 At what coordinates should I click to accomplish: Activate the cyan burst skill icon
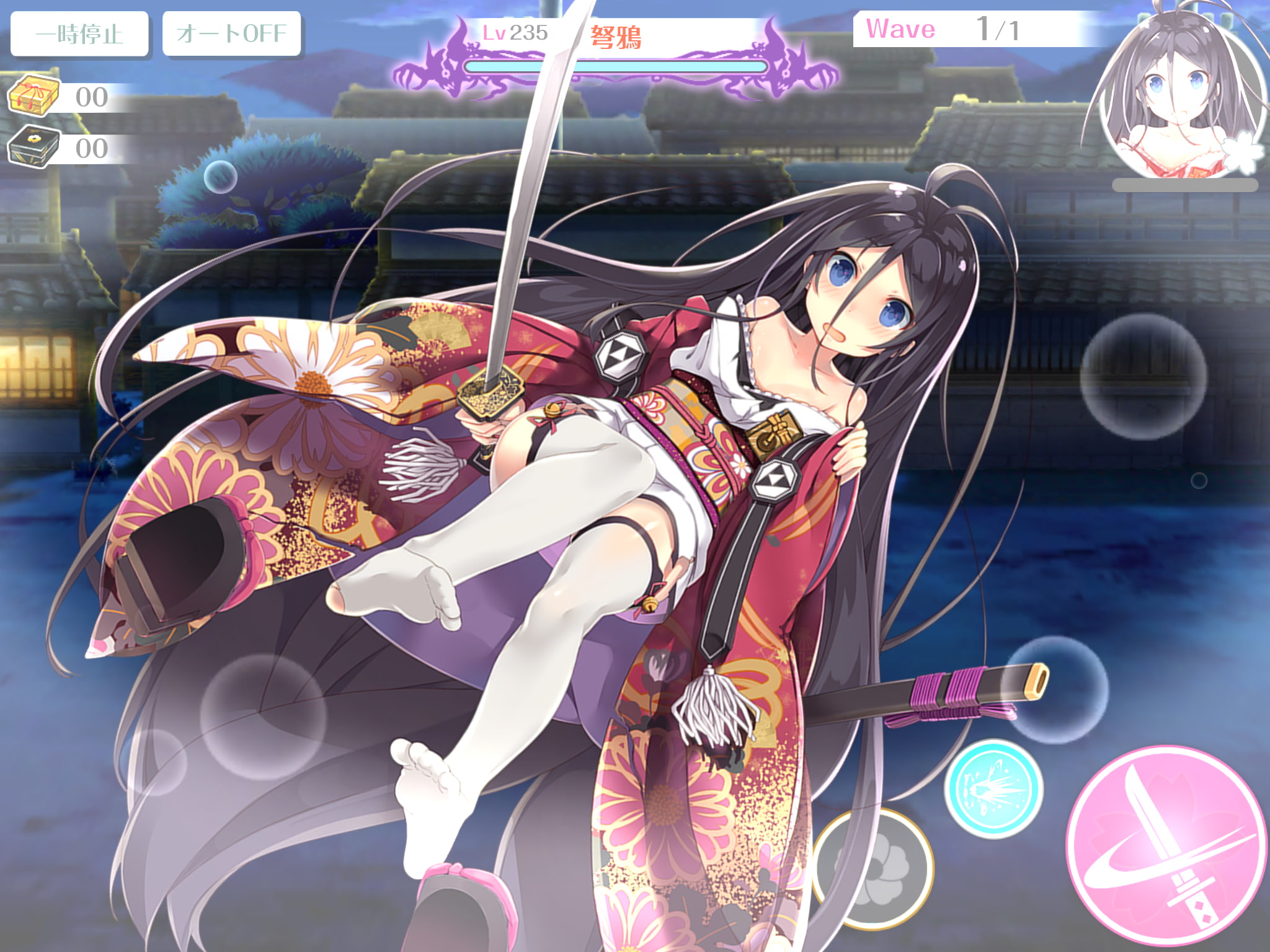993,788
